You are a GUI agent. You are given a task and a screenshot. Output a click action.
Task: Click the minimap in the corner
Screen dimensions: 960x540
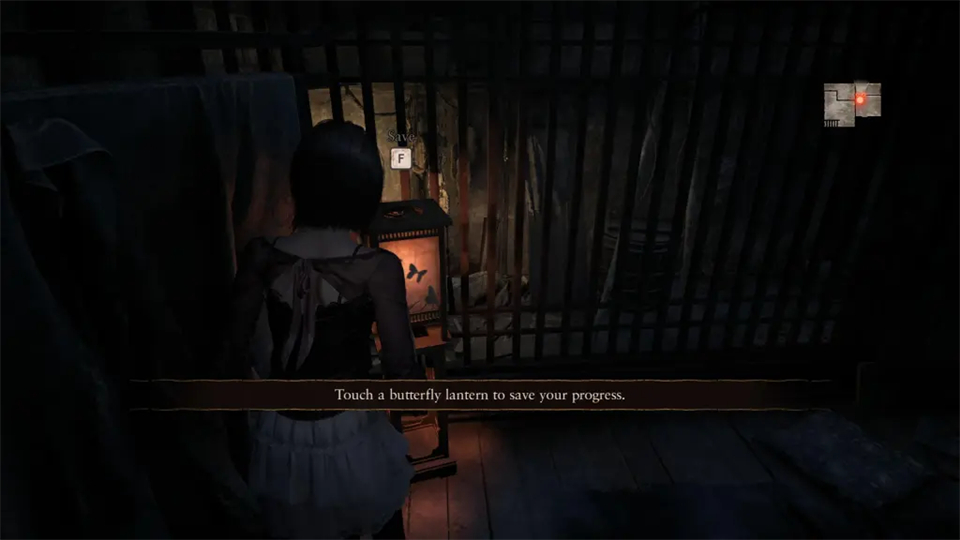(852, 104)
